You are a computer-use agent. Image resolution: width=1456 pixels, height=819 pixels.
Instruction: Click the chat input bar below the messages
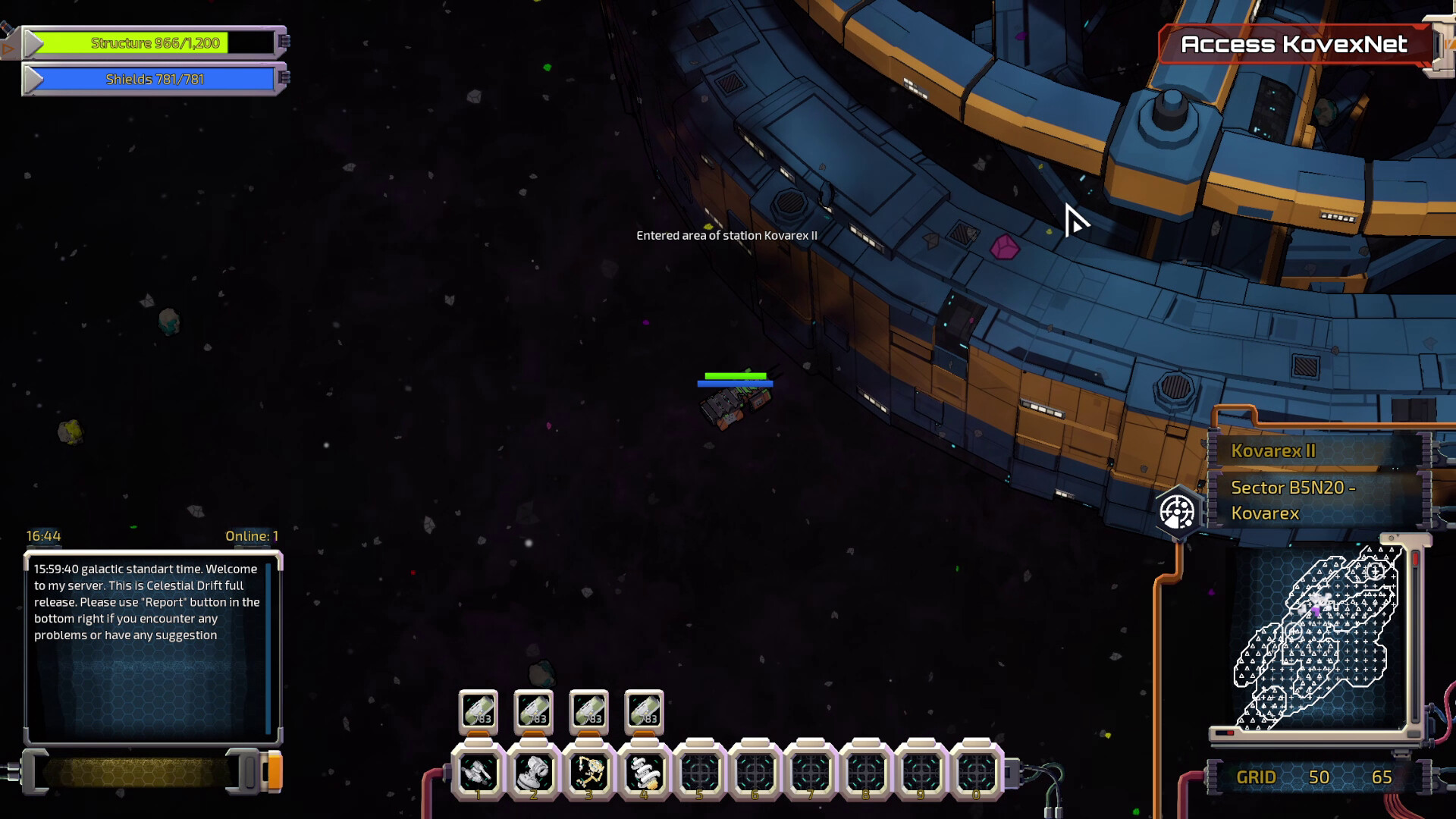136,772
